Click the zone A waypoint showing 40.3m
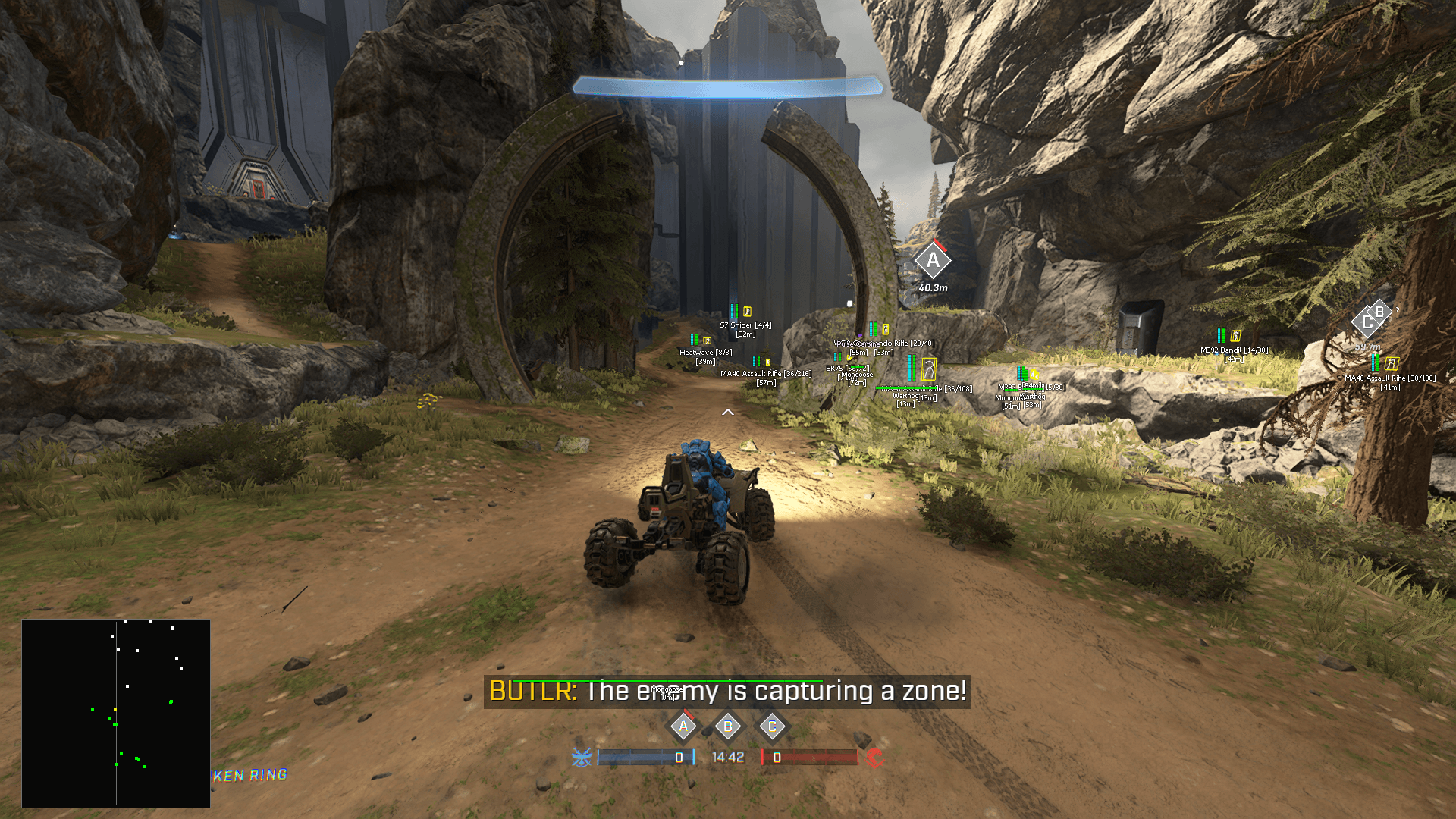This screenshot has height=819, width=1456. tap(932, 262)
